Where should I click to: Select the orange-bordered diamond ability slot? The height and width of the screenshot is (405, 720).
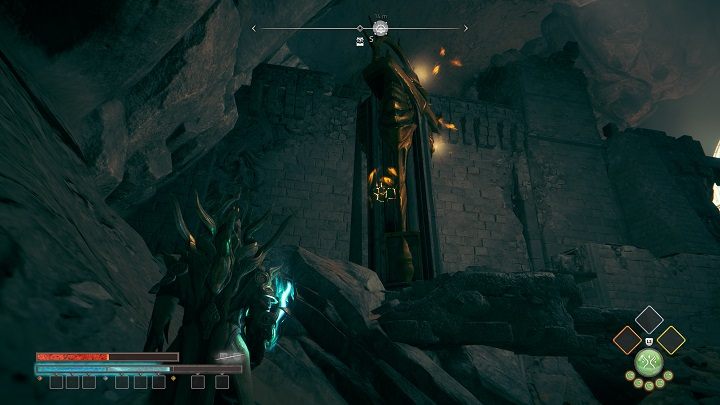point(628,340)
